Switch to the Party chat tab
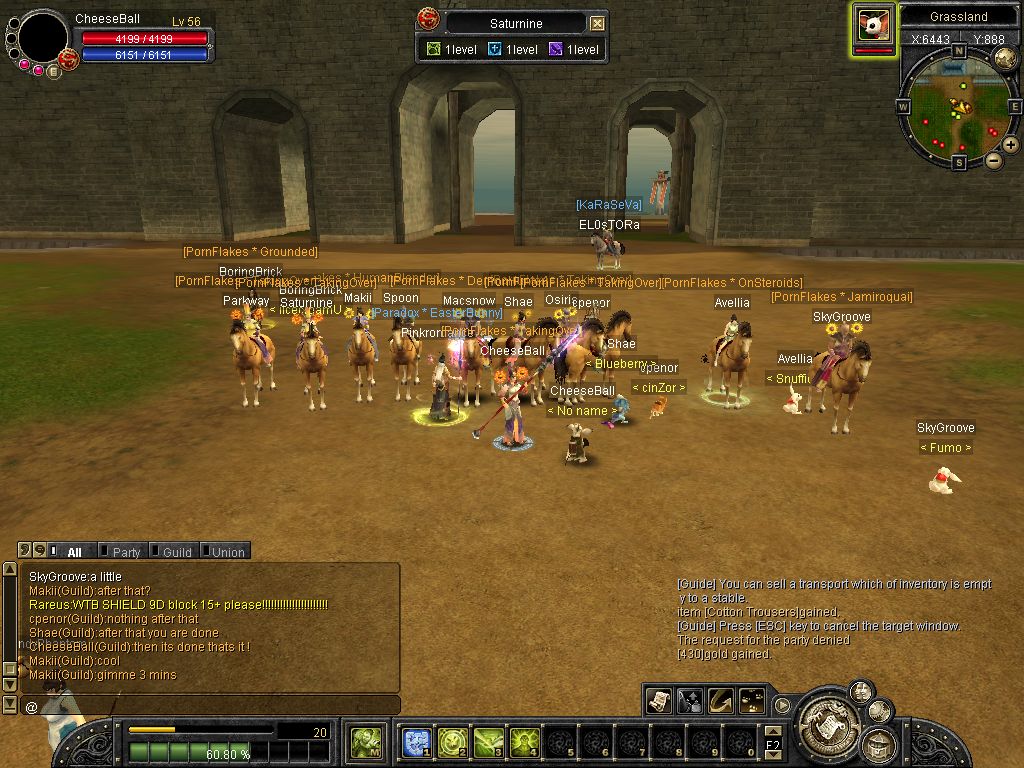 pyautogui.click(x=120, y=551)
